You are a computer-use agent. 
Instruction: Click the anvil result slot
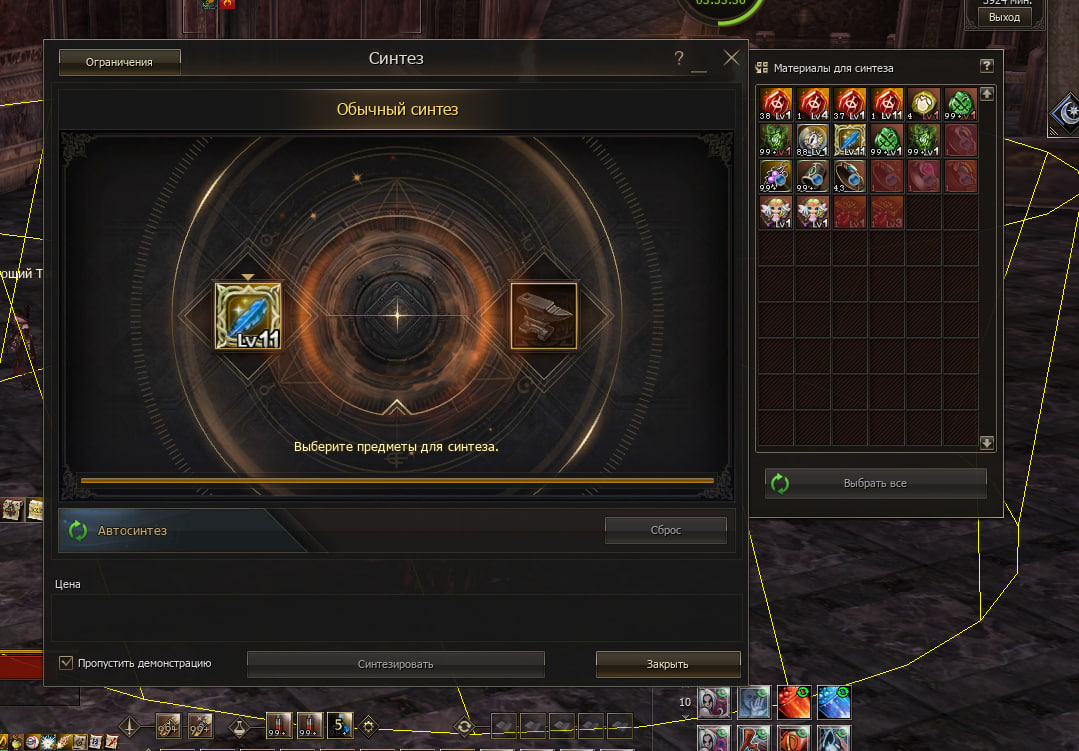[x=544, y=316]
